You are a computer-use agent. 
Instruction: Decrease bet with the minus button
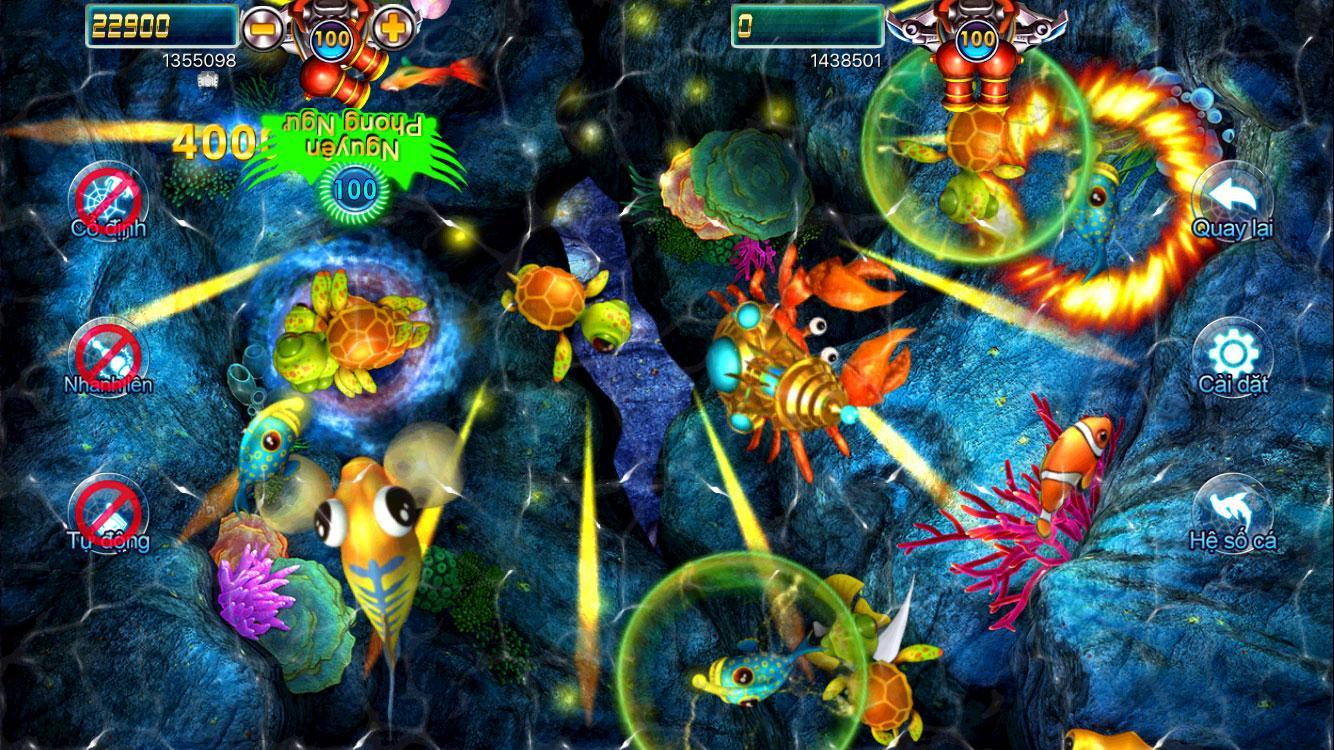[261, 28]
